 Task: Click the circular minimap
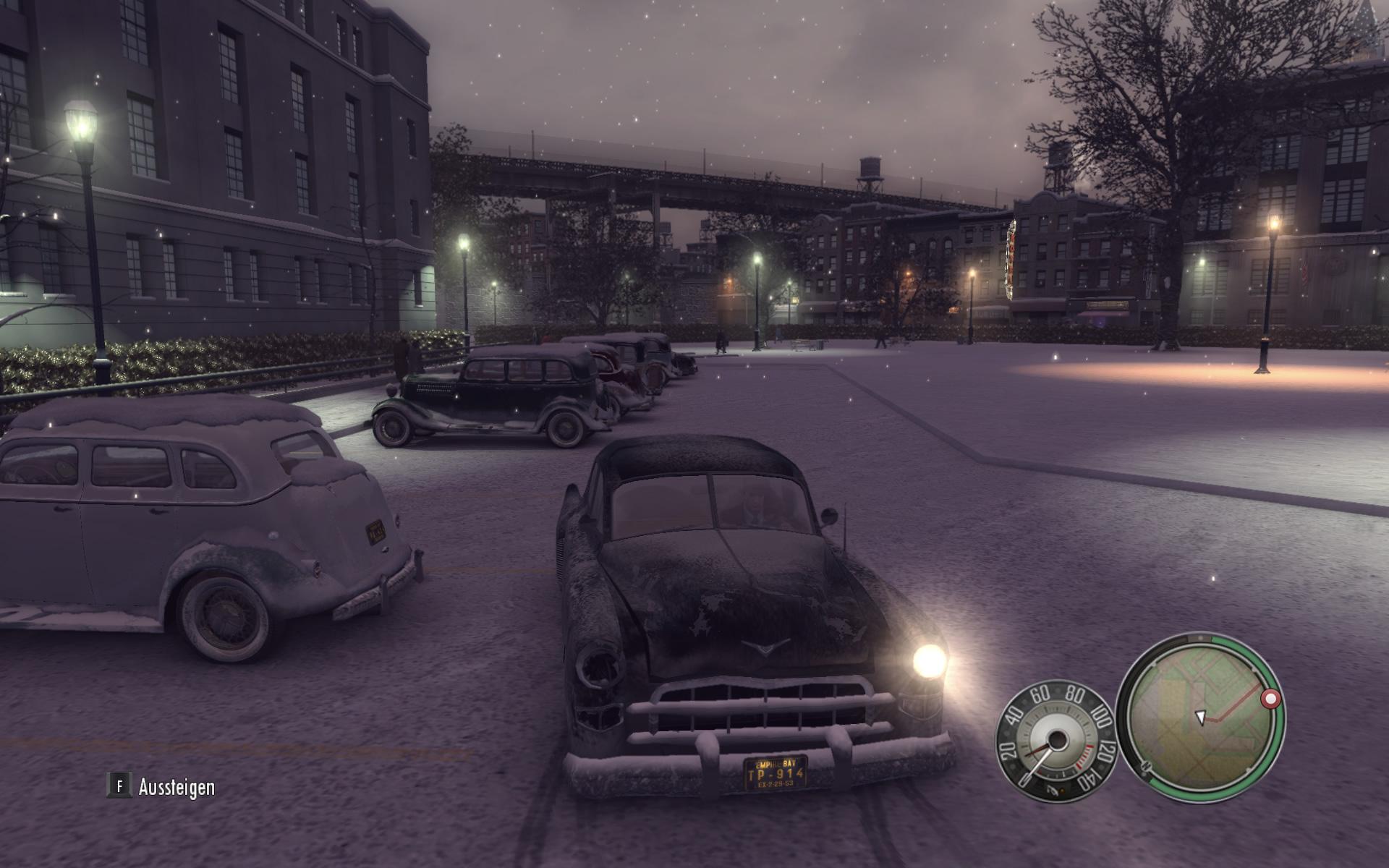[x=1201, y=715]
